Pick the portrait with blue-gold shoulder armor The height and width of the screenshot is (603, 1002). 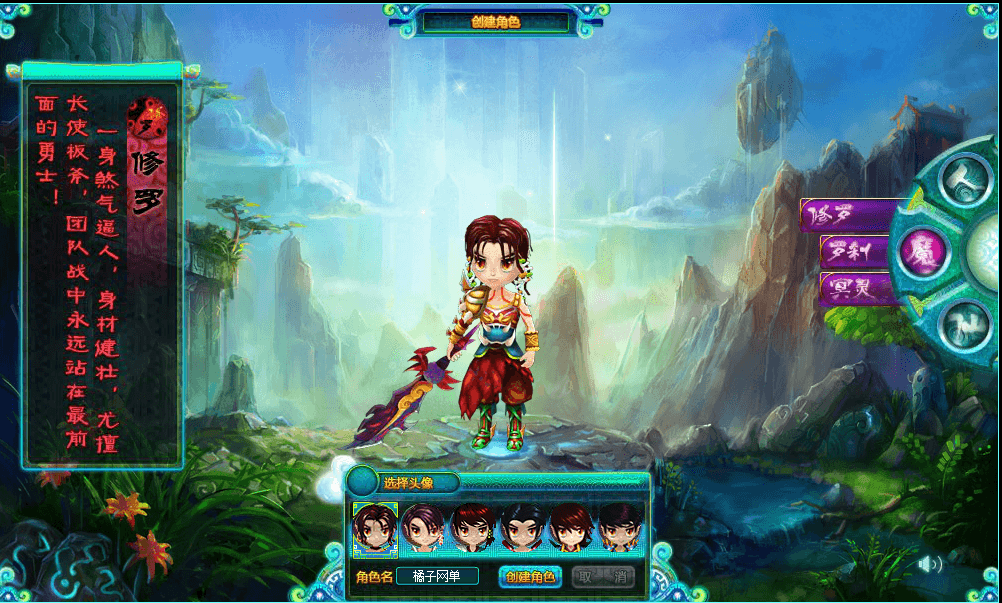coord(620,529)
